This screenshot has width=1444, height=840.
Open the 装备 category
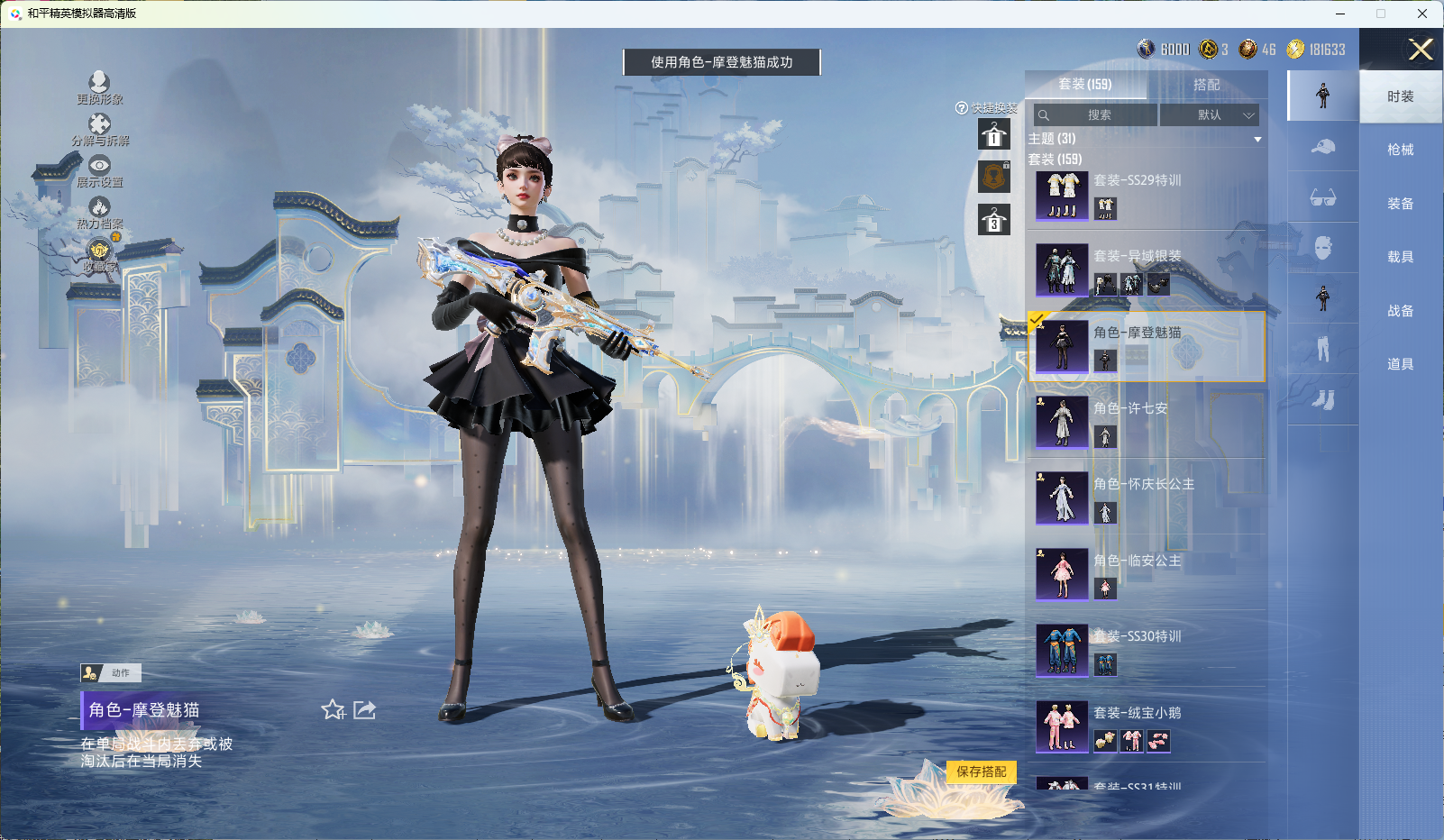pyautogui.click(x=1400, y=204)
